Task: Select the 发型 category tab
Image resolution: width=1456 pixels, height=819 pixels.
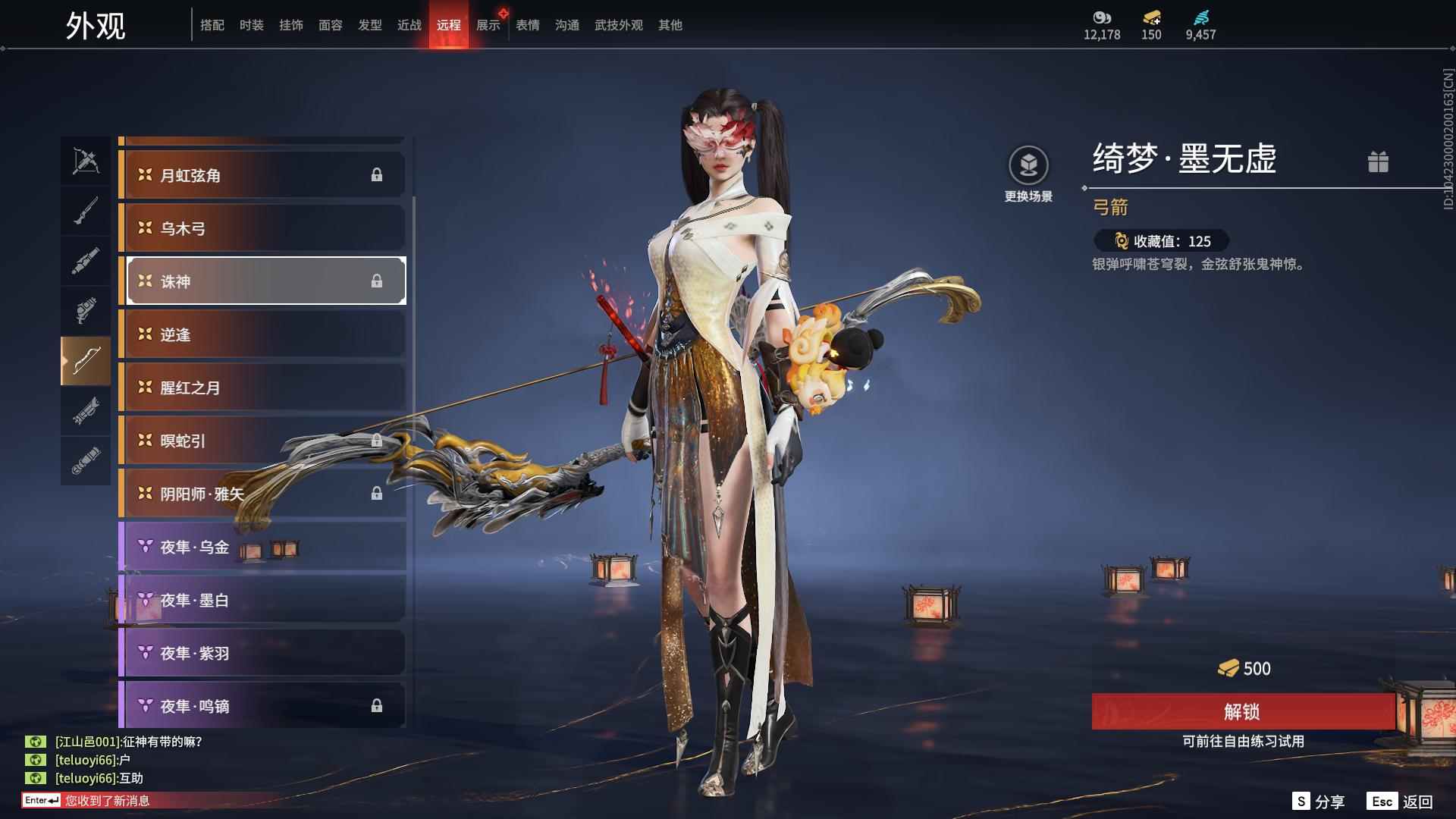Action: click(x=370, y=25)
